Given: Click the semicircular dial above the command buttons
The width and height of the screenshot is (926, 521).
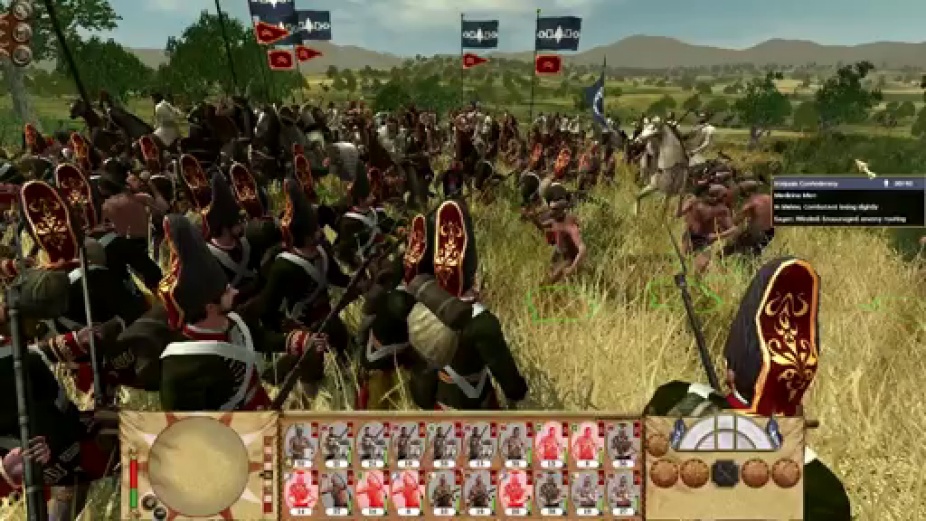Looking at the screenshot, I should (725, 434).
